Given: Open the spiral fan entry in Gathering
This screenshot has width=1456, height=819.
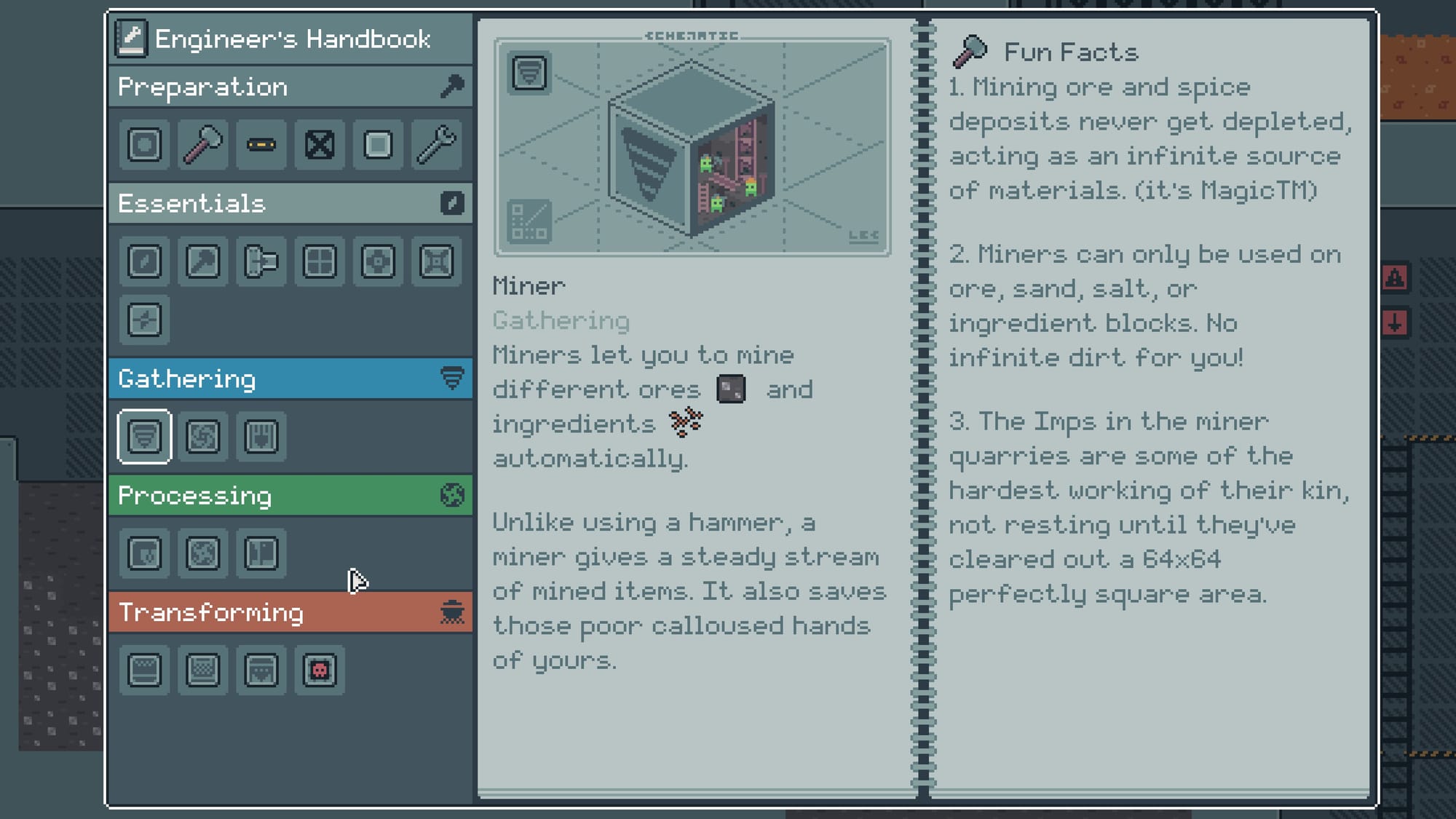Looking at the screenshot, I should (x=203, y=437).
